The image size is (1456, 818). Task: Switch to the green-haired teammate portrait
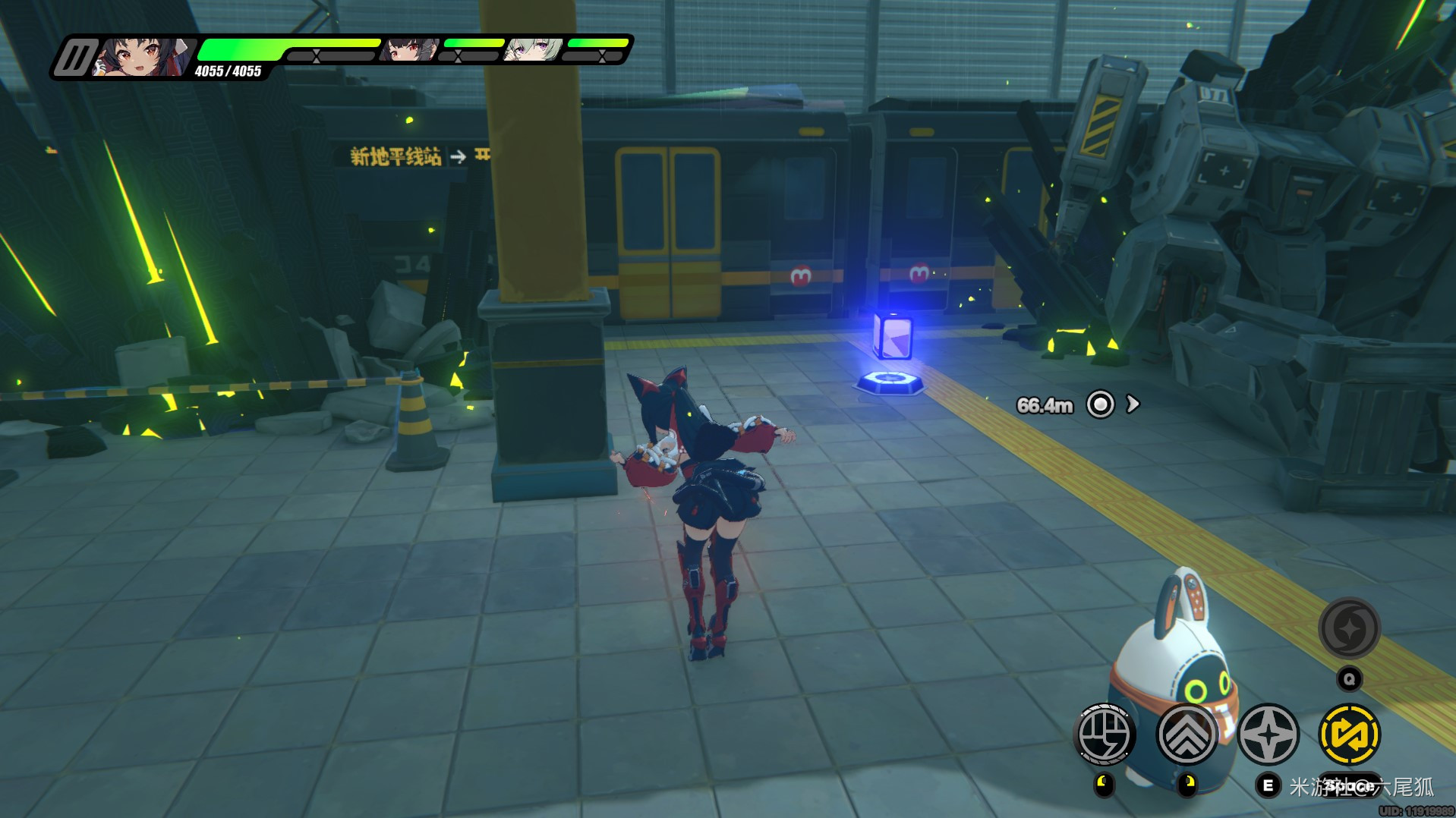tap(534, 49)
